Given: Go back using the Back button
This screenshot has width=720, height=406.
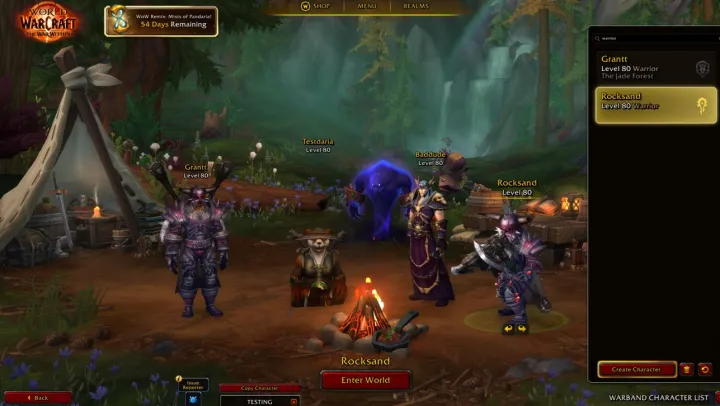Looking at the screenshot, I should [37, 397].
